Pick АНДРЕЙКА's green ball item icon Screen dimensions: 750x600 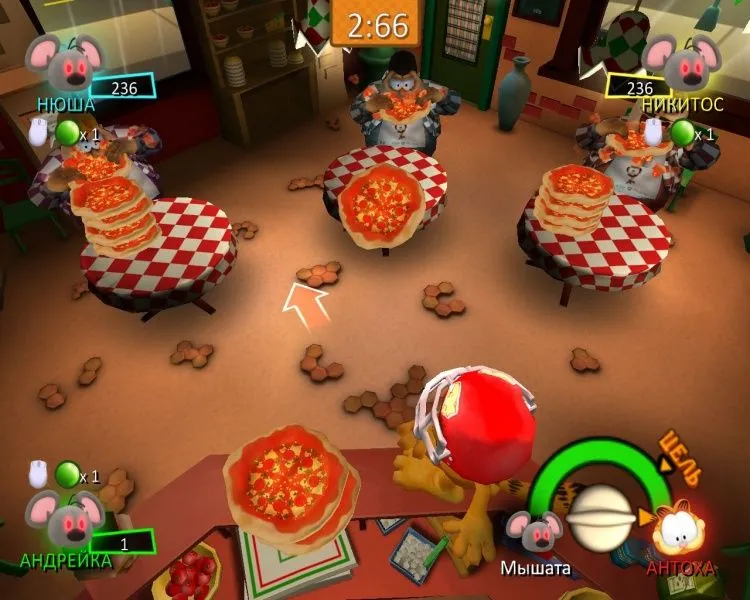[x=67, y=472]
